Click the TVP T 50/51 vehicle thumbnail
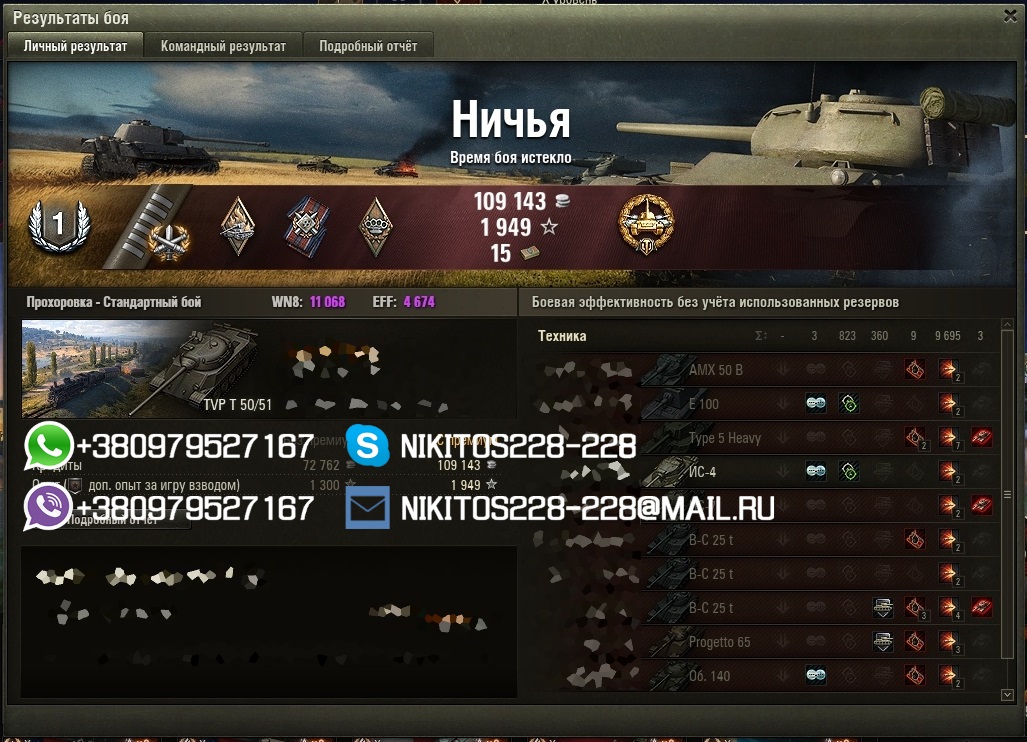The height and width of the screenshot is (742, 1027). coord(140,368)
